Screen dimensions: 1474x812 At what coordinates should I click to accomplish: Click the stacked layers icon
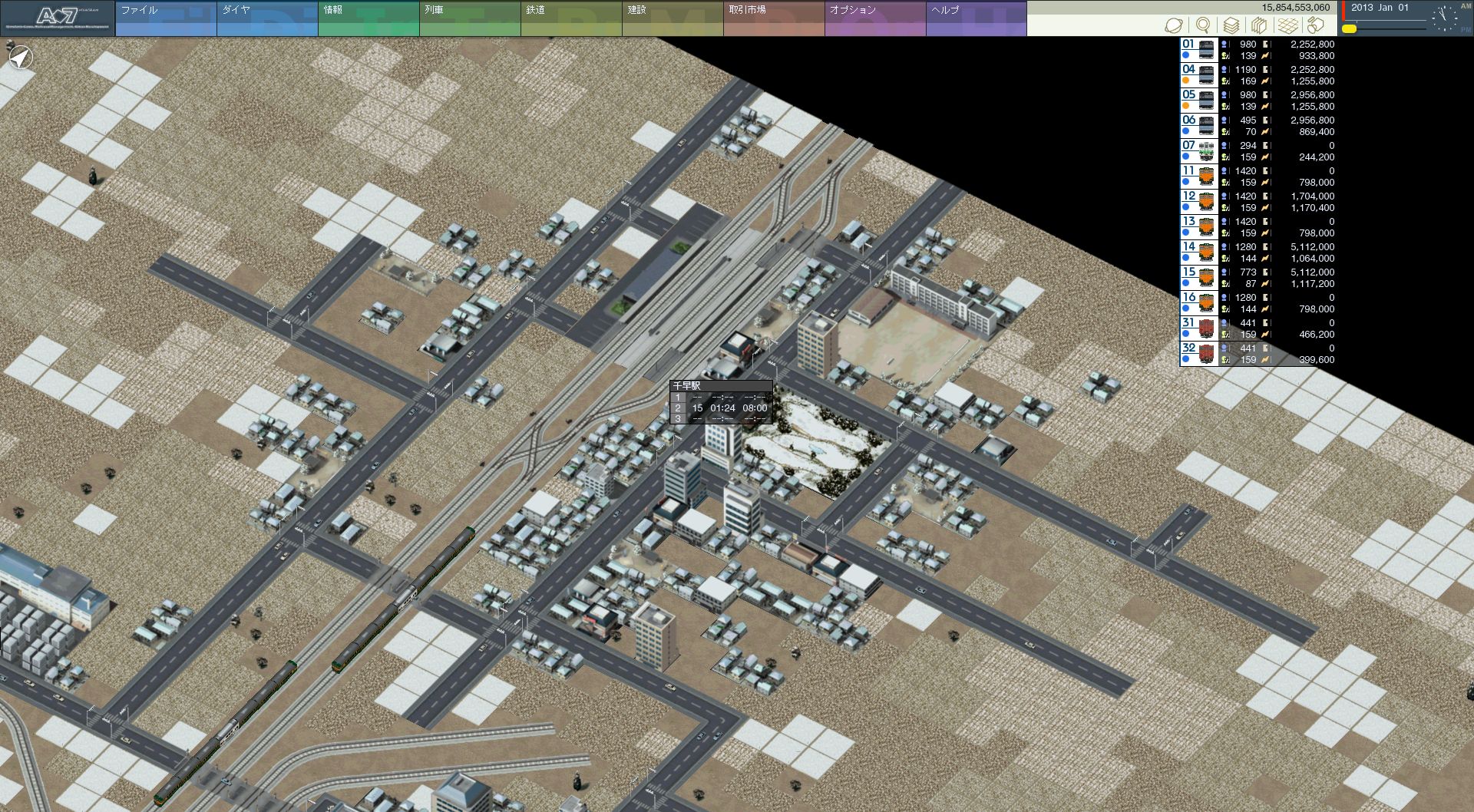click(x=1231, y=25)
